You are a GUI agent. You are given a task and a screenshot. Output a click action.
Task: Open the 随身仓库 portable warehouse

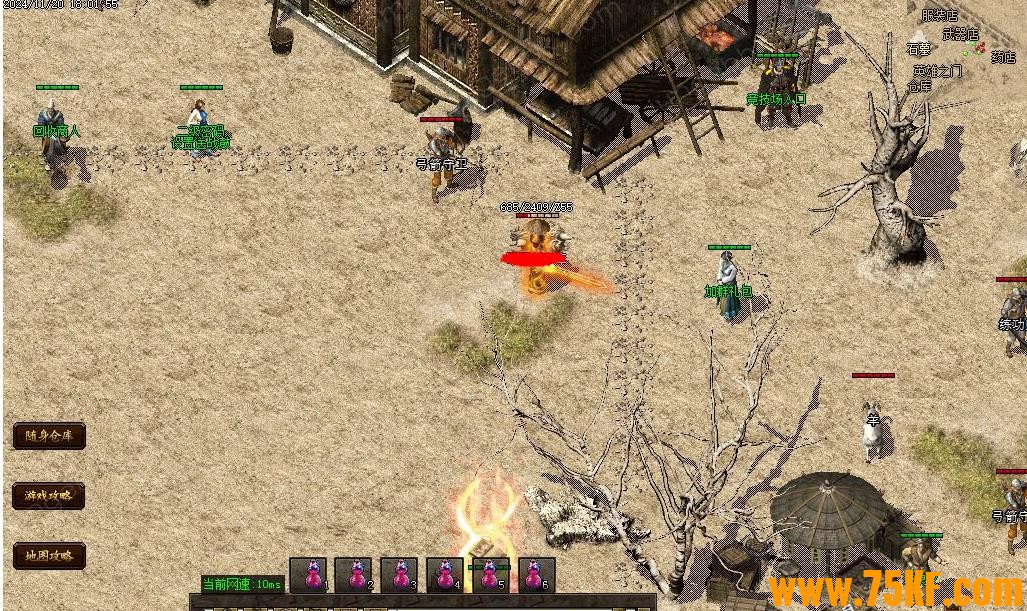click(x=49, y=436)
